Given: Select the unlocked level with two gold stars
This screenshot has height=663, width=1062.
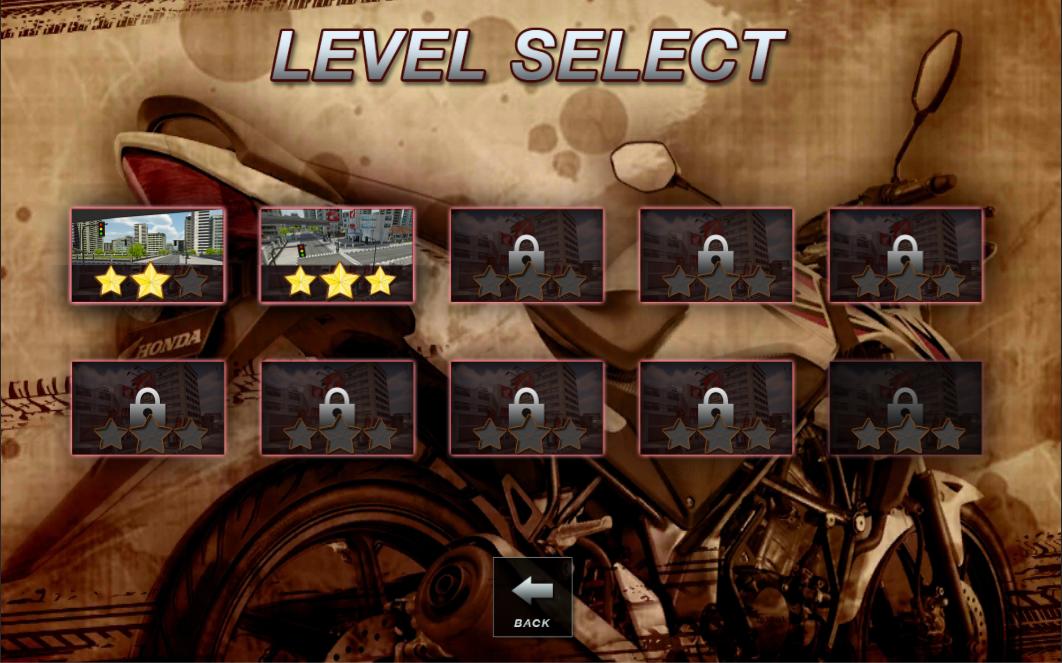Looking at the screenshot, I should [x=148, y=254].
